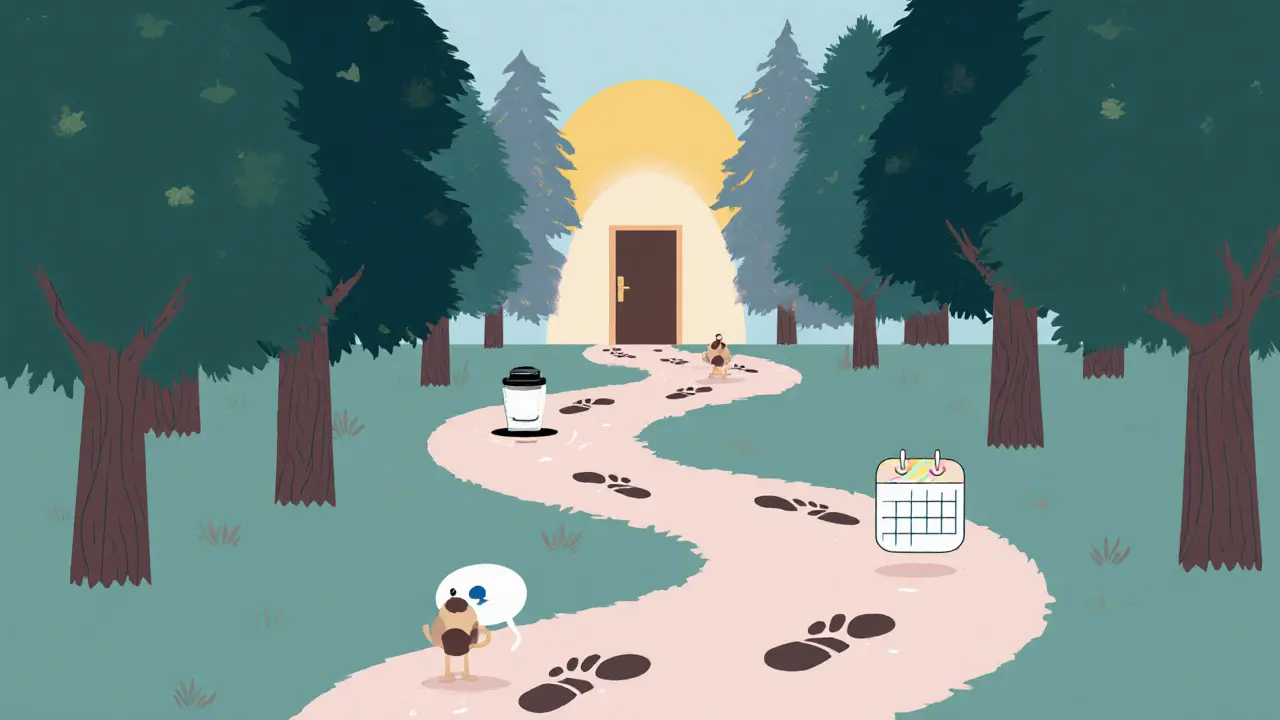Open the floating calendar icon
The image size is (1280, 720).
click(920, 504)
